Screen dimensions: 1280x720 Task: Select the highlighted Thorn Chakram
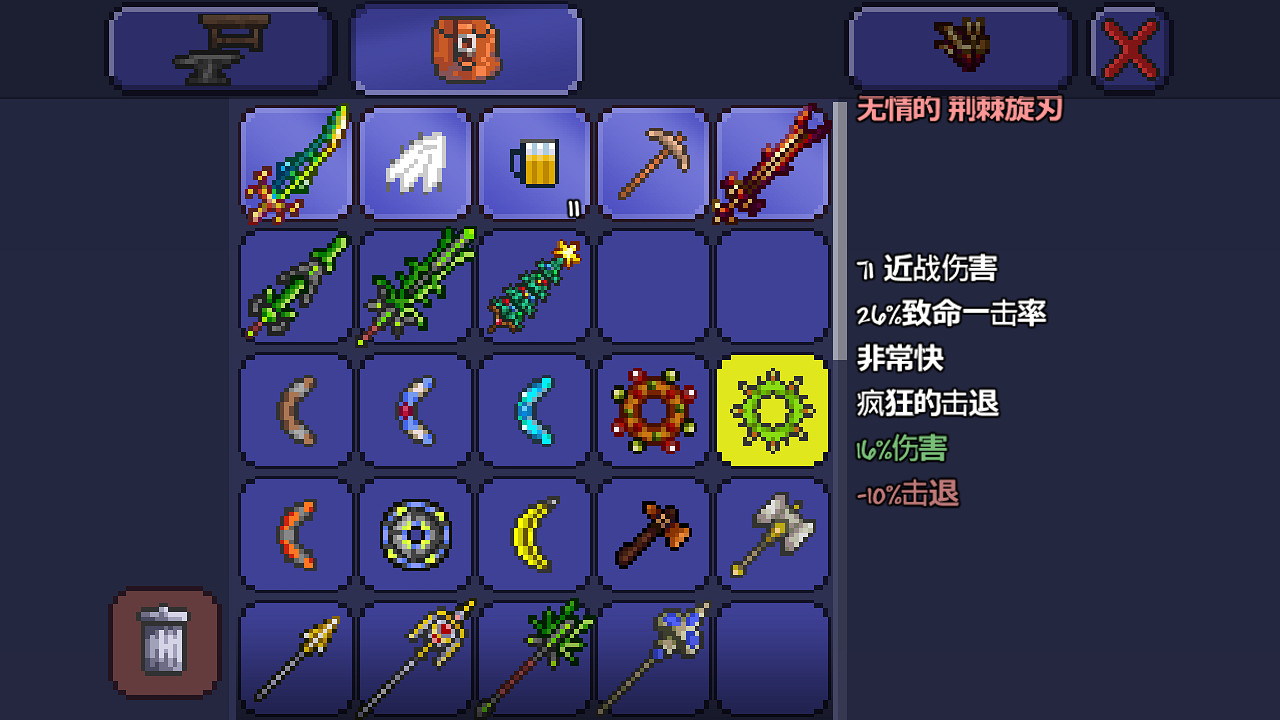(x=772, y=410)
